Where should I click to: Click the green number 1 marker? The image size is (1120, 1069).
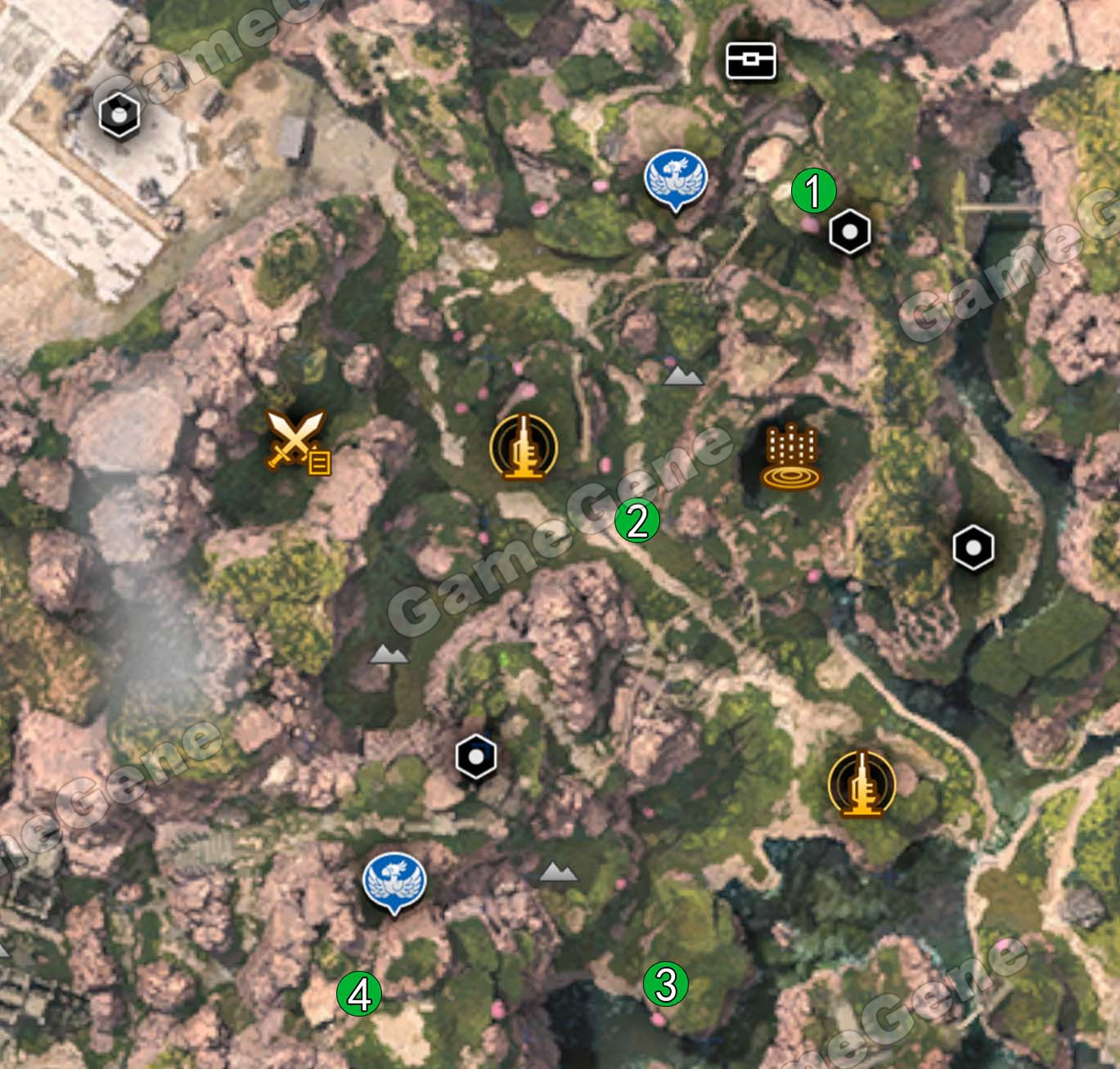click(x=814, y=191)
